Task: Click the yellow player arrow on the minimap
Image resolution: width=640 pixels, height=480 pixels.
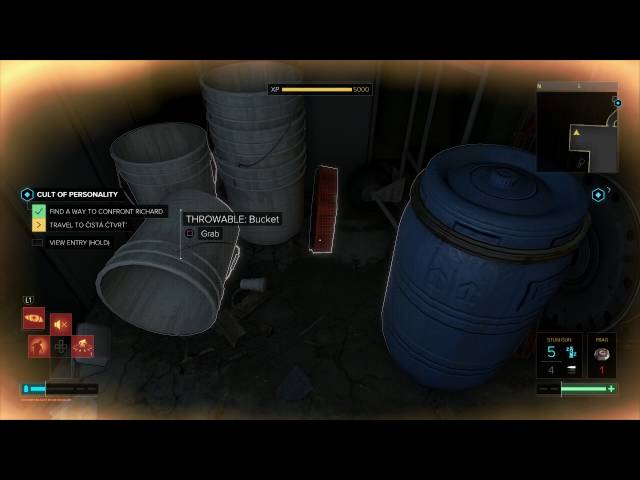Action: (x=576, y=132)
